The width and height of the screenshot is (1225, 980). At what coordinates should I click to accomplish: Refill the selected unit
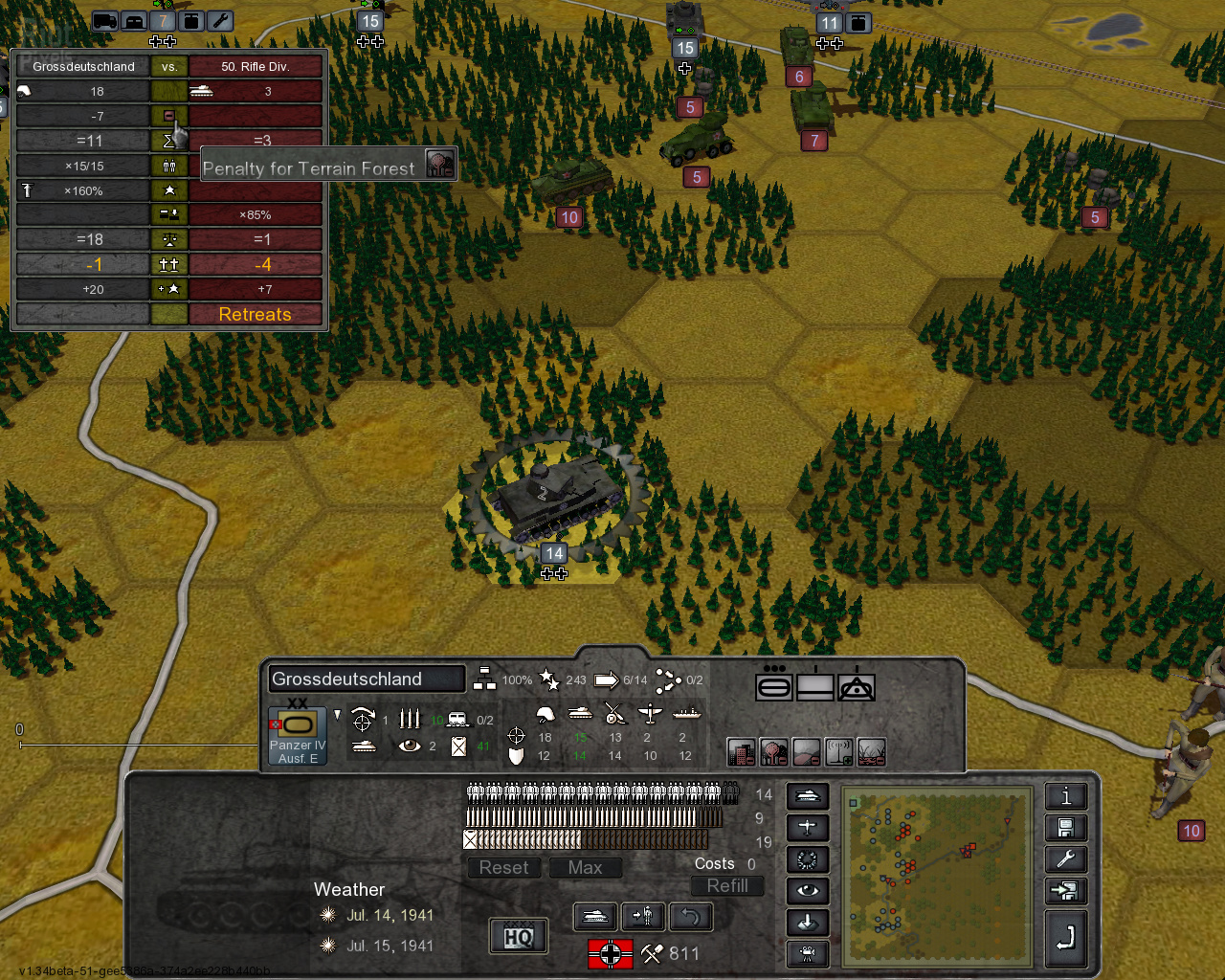pyautogui.click(x=727, y=886)
